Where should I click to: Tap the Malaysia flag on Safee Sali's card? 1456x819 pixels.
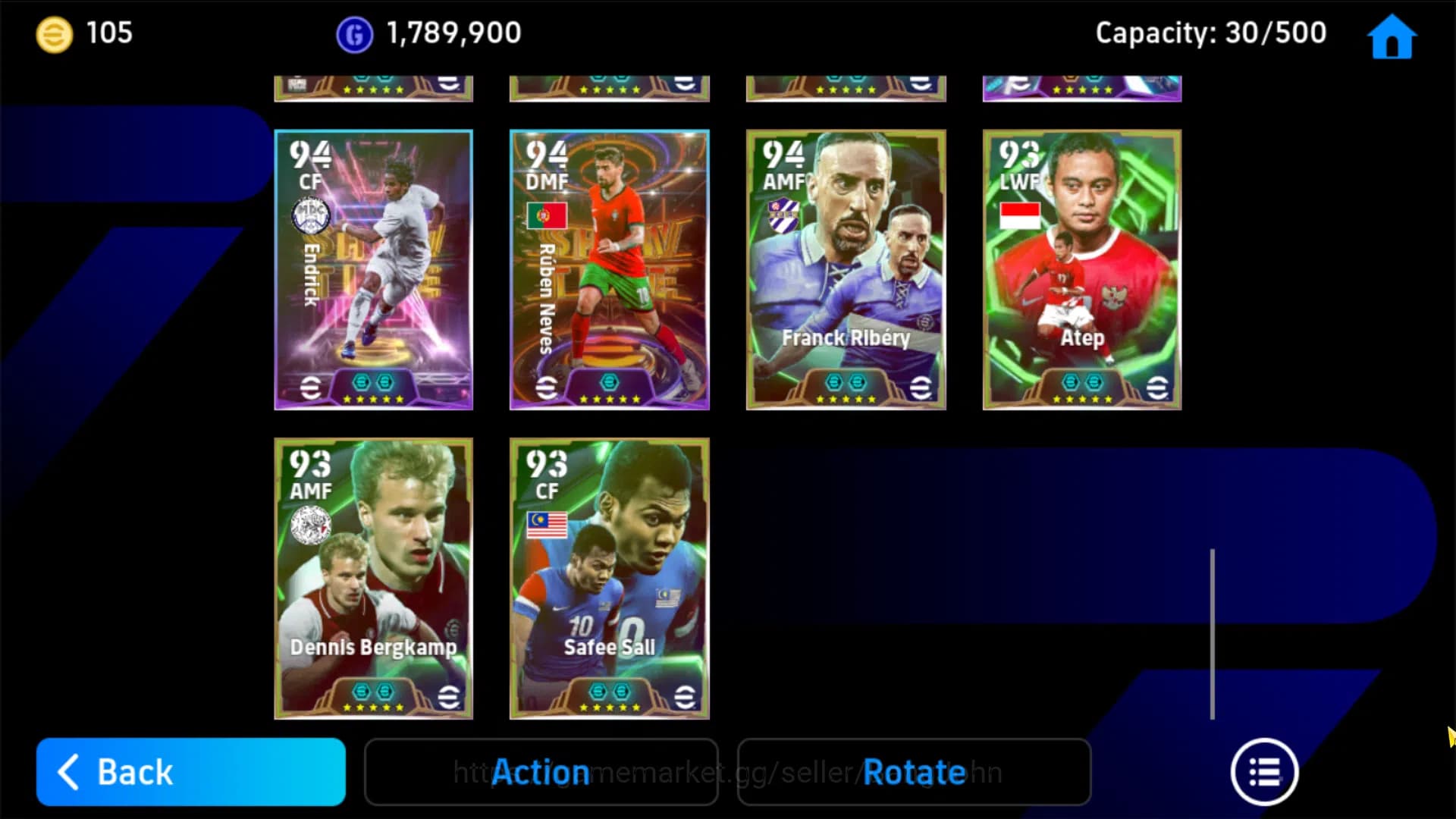tap(548, 525)
